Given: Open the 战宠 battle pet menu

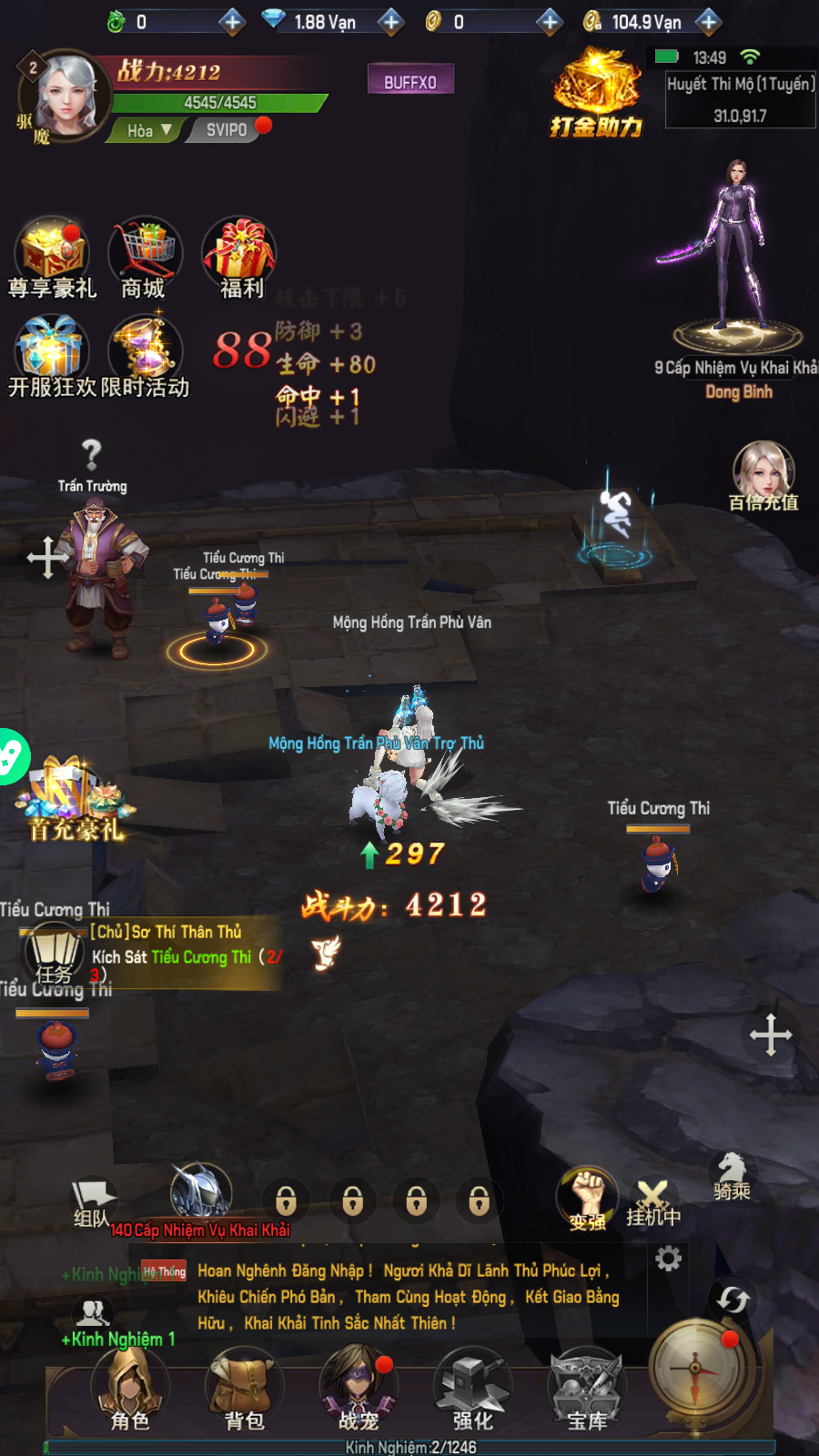Looking at the screenshot, I should tap(359, 1388).
